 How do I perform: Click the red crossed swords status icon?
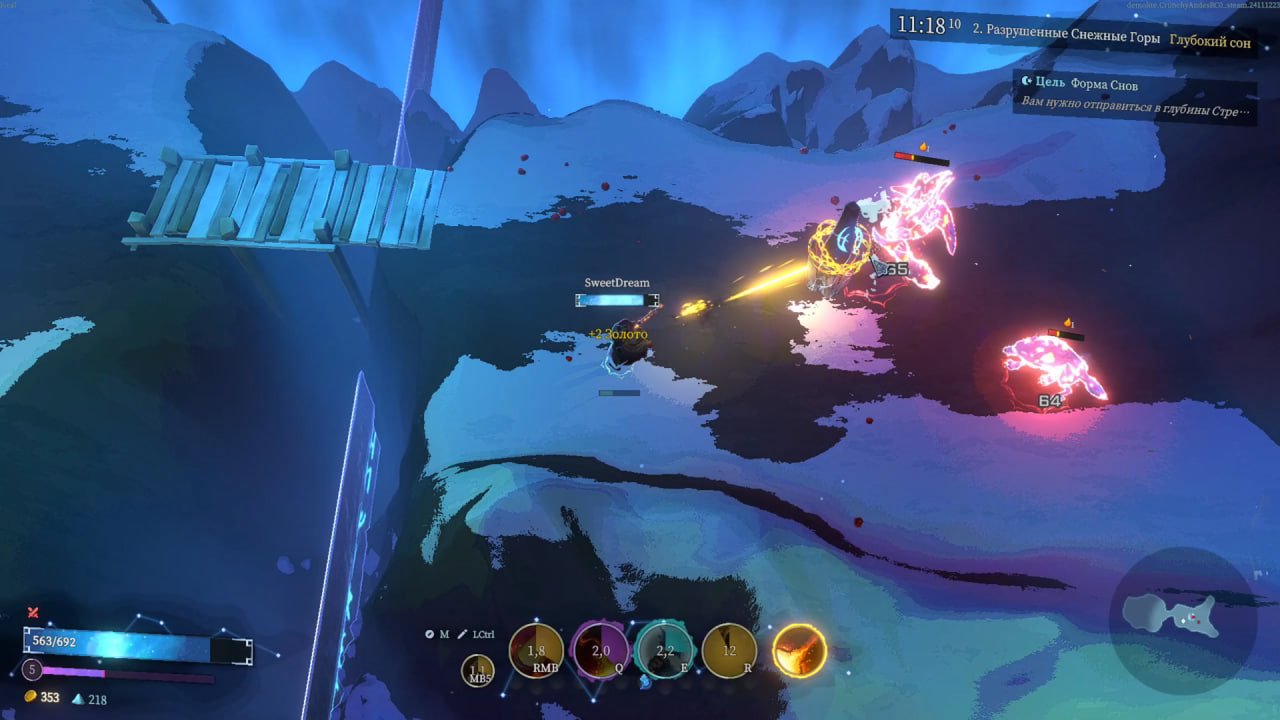click(33, 612)
